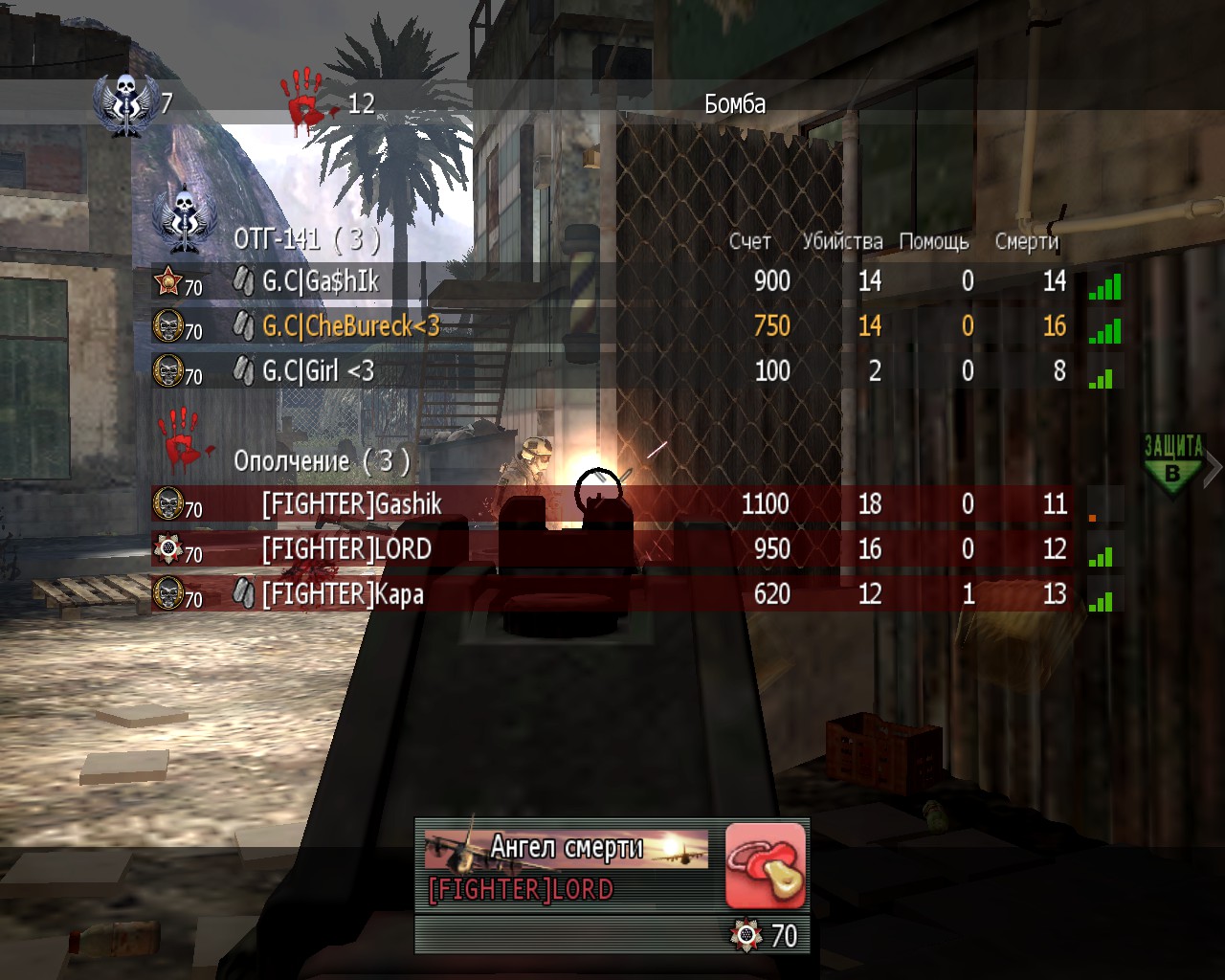
Task: Click the skull faction score icon at top
Action: point(123,103)
